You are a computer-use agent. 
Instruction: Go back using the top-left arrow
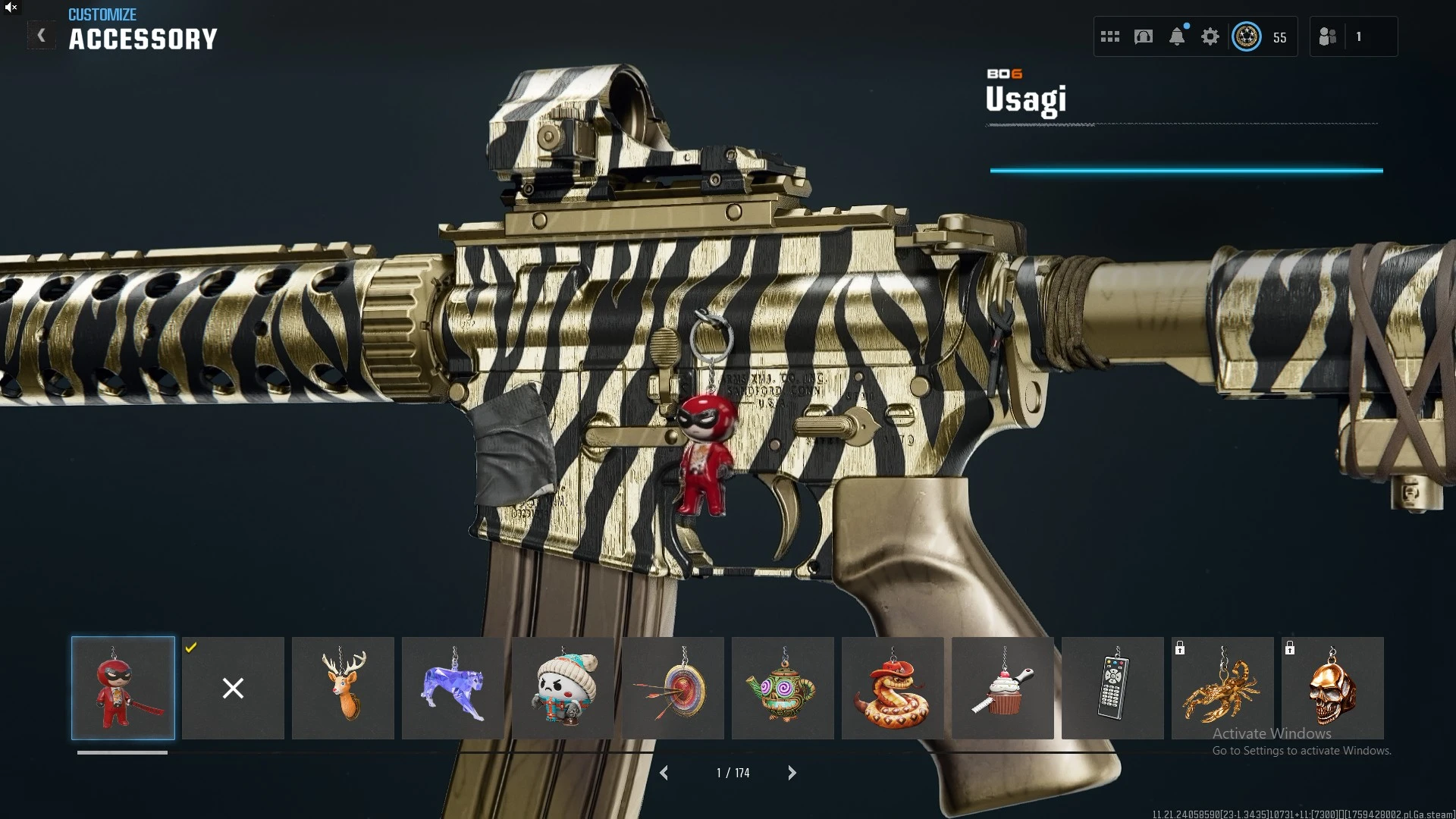tap(41, 35)
